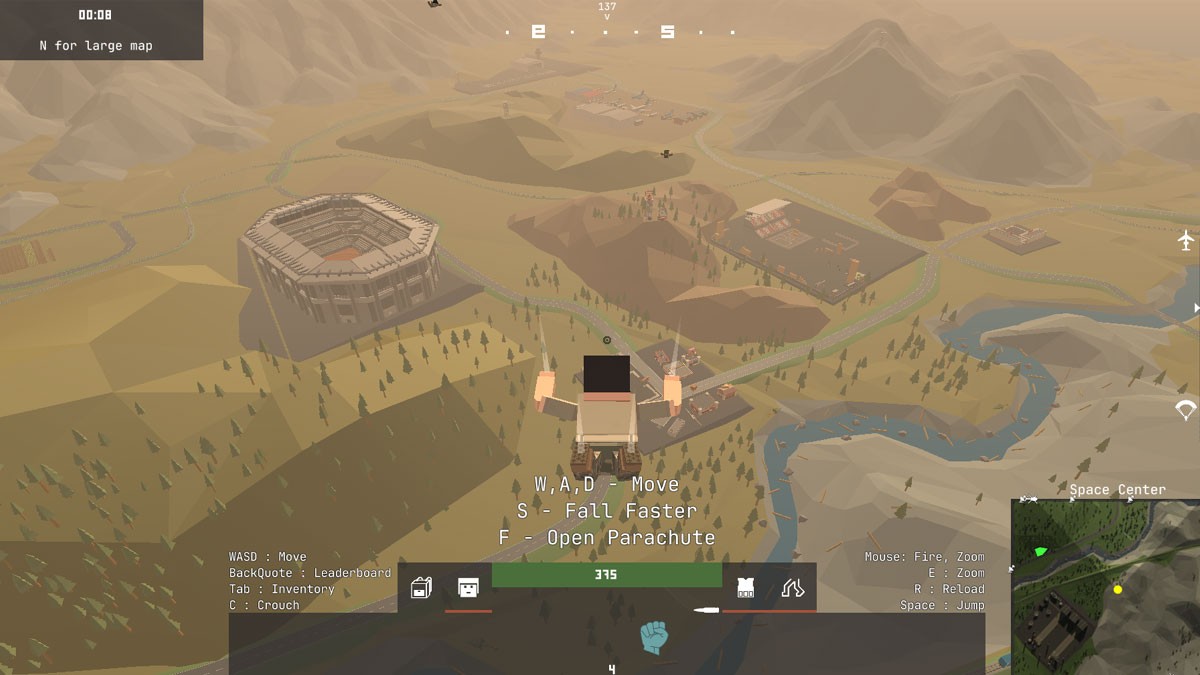The image size is (1200, 675).
Task: Select the fist melee weapon slot
Action: pos(654,637)
